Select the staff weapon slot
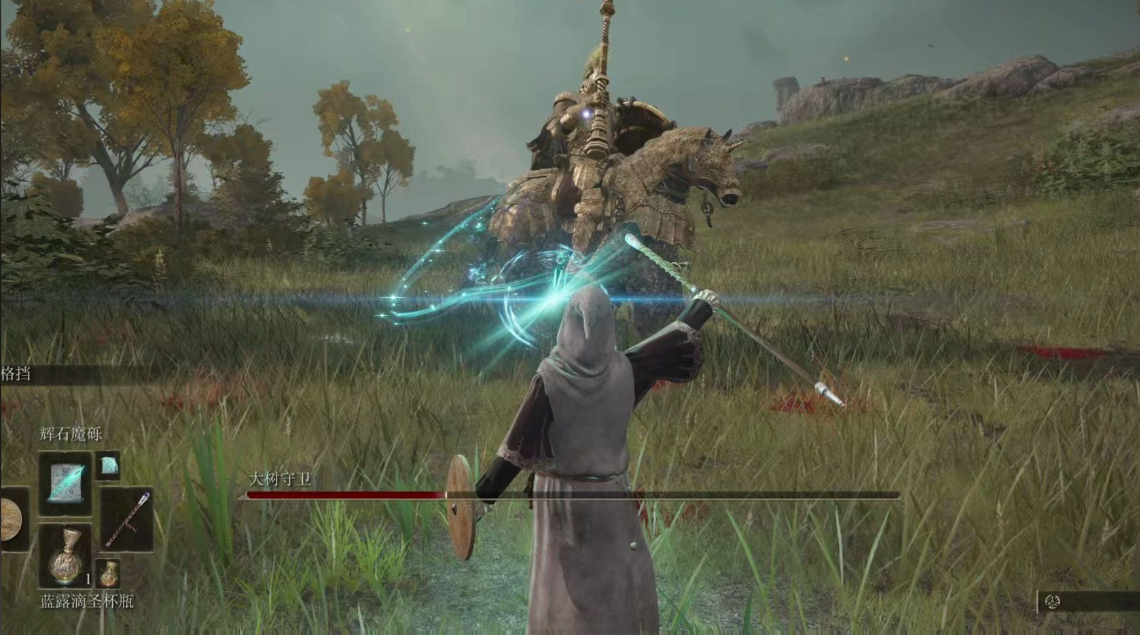 pos(127,519)
